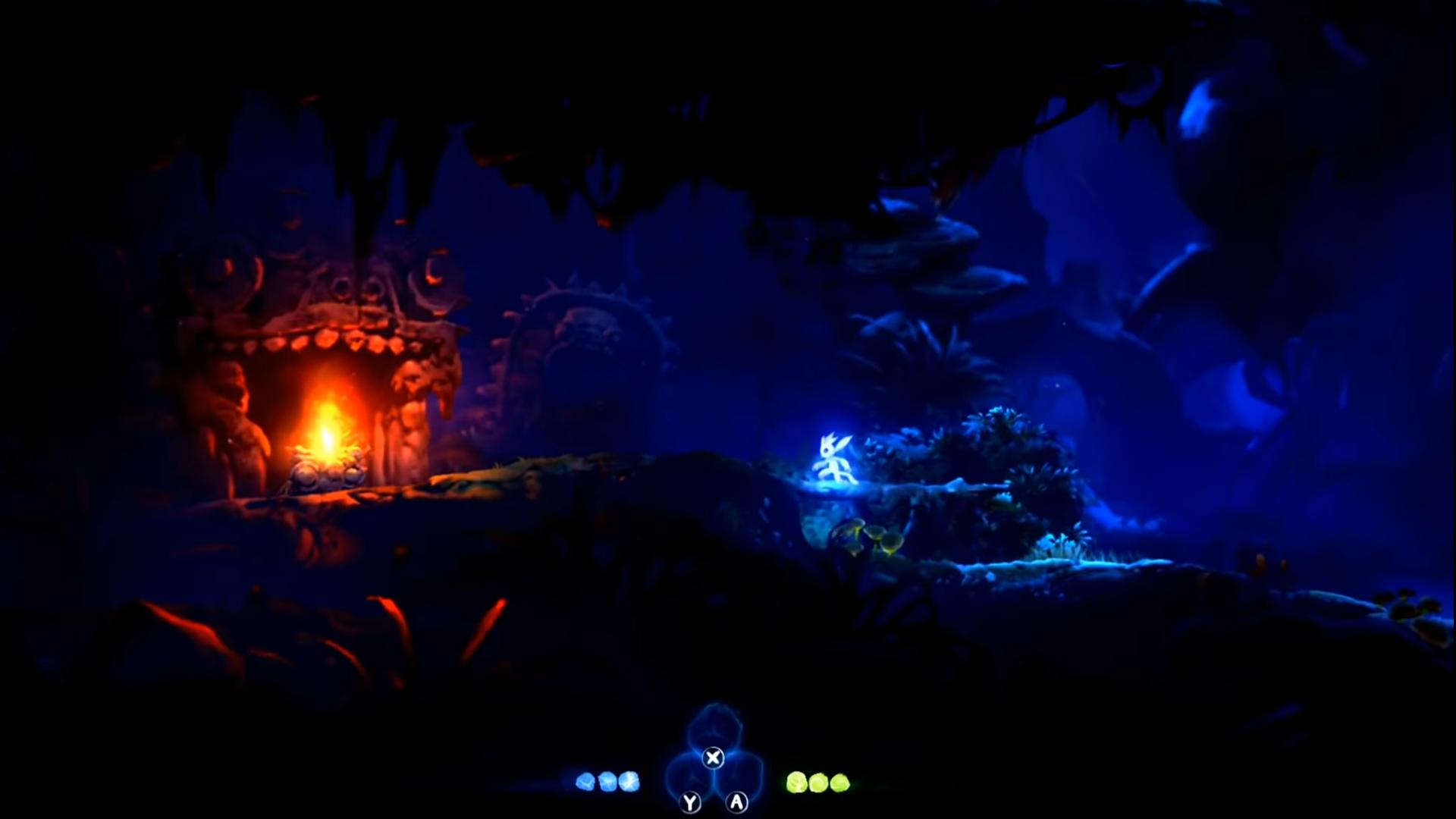Screen dimensions: 1456x819
Task: Click the middle green life cell orb
Action: point(820,782)
